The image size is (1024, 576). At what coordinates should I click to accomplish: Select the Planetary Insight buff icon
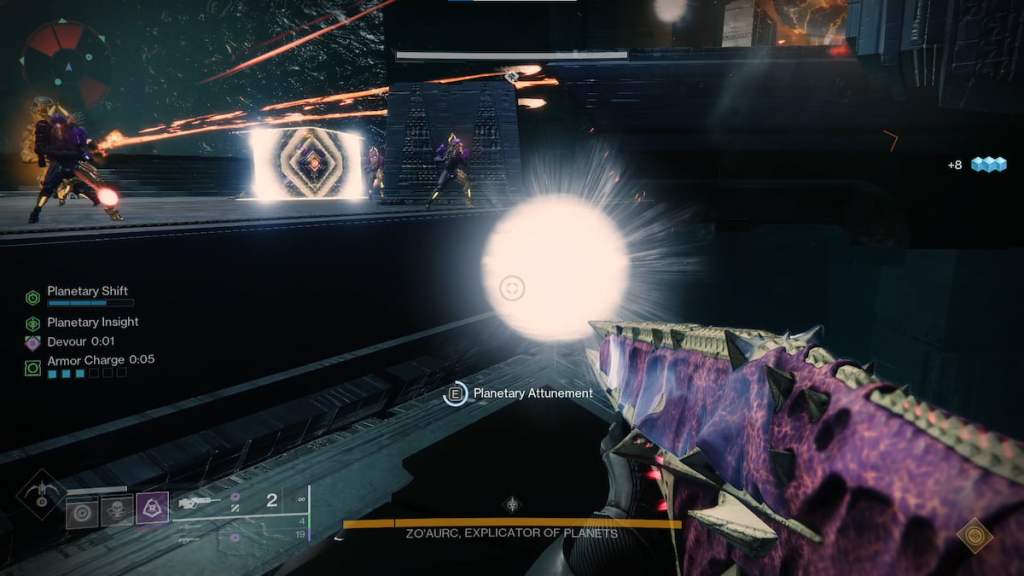tap(33, 323)
